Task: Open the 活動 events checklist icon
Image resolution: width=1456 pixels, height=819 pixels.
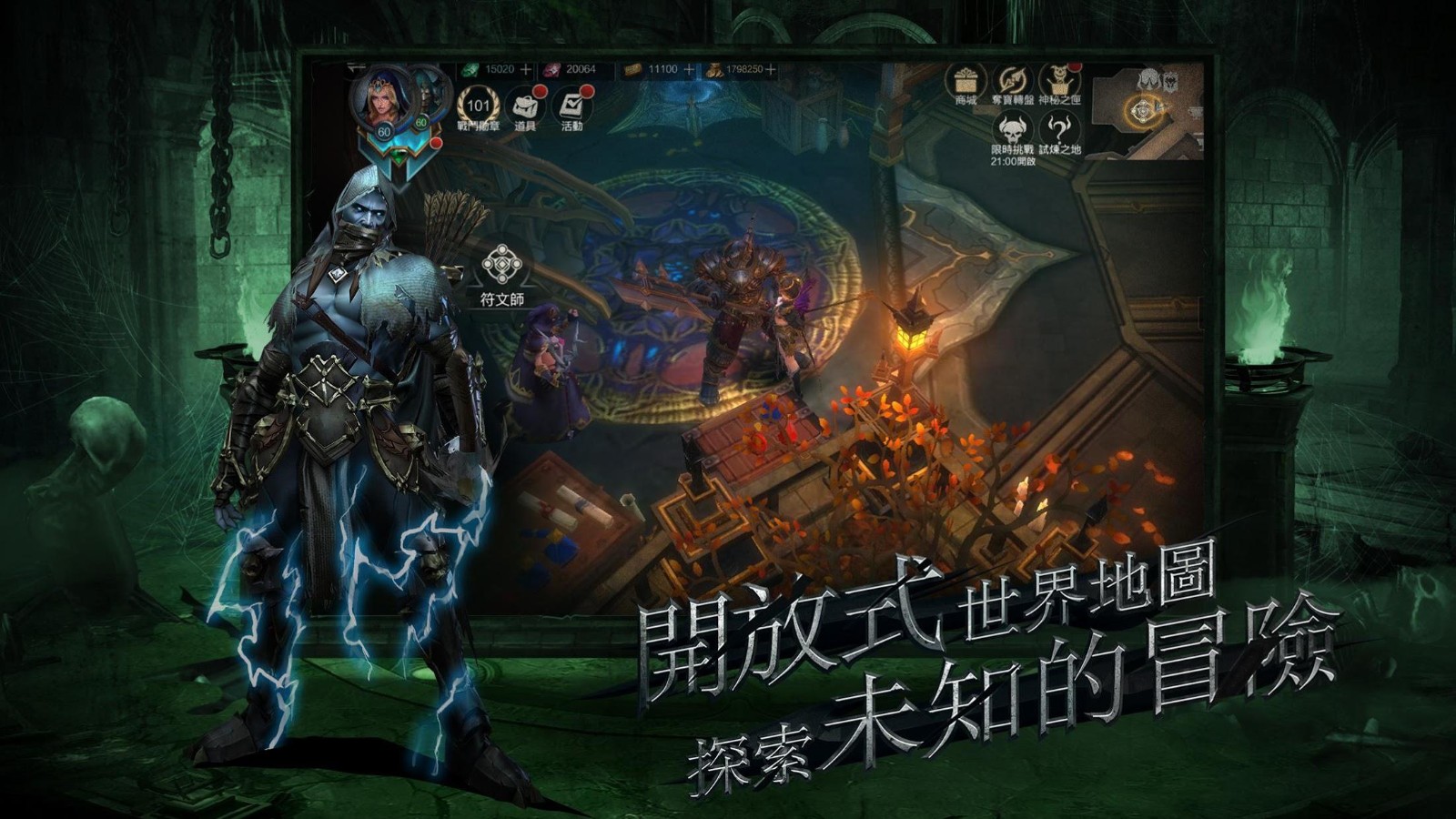Action: (x=573, y=104)
